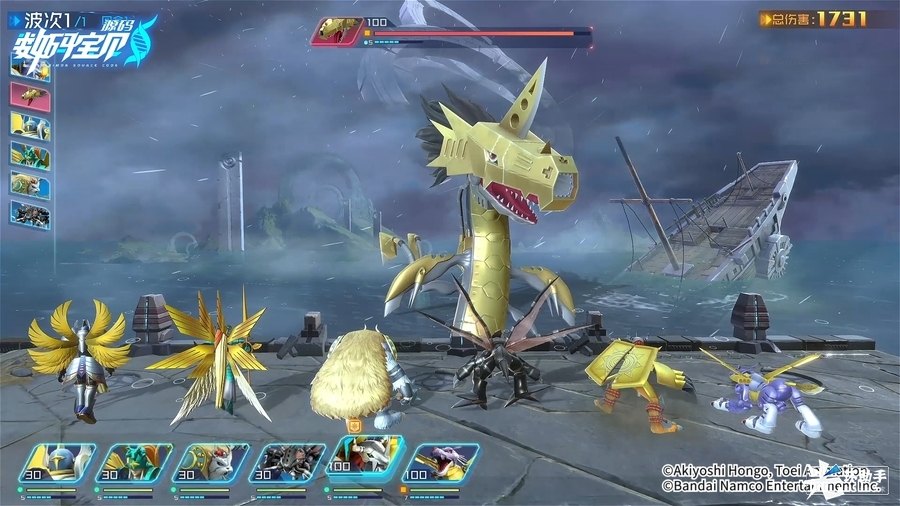Choose the white lion party portrait

211,464
